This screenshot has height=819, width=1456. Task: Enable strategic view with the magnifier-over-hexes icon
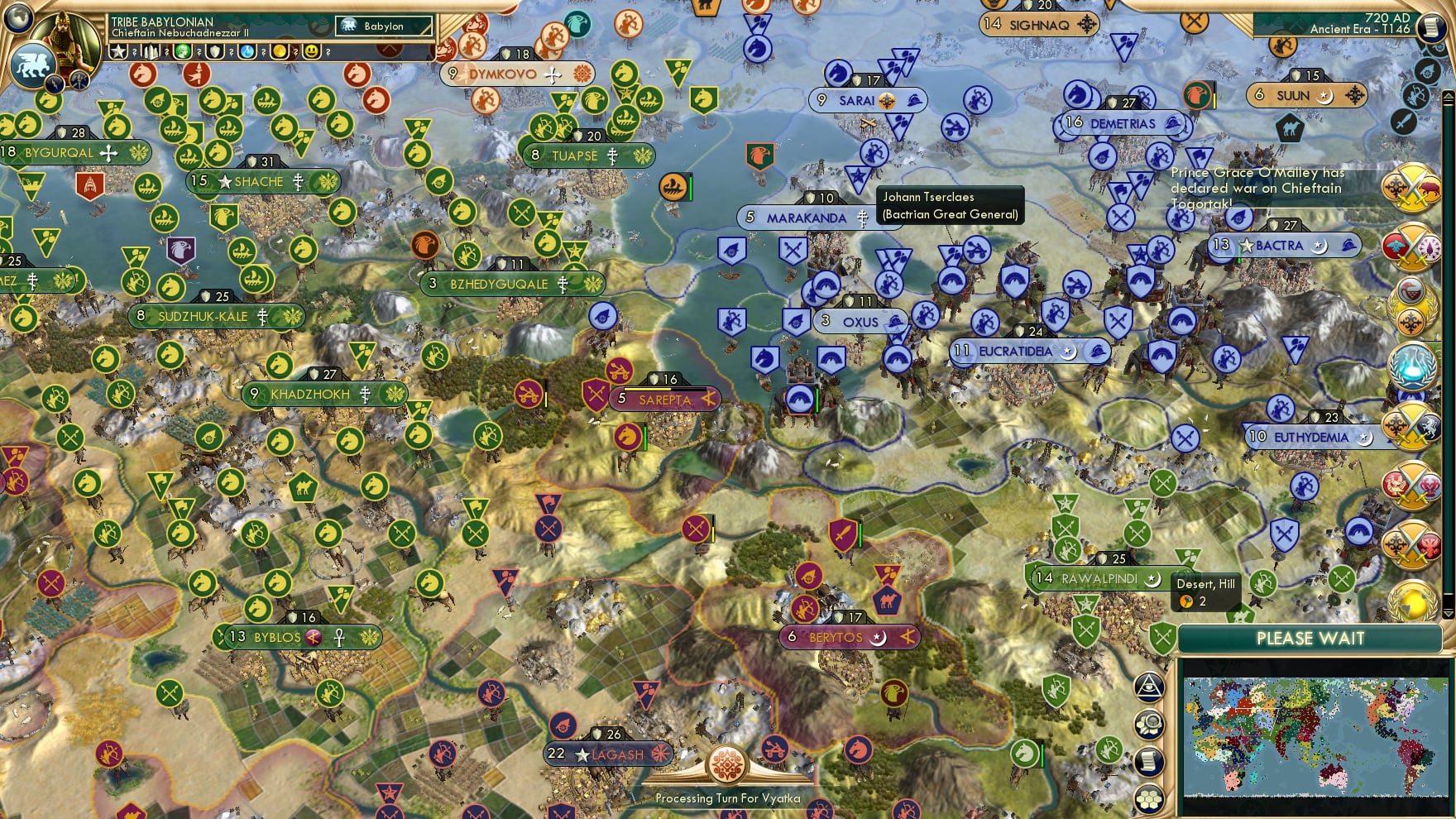click(x=1150, y=724)
